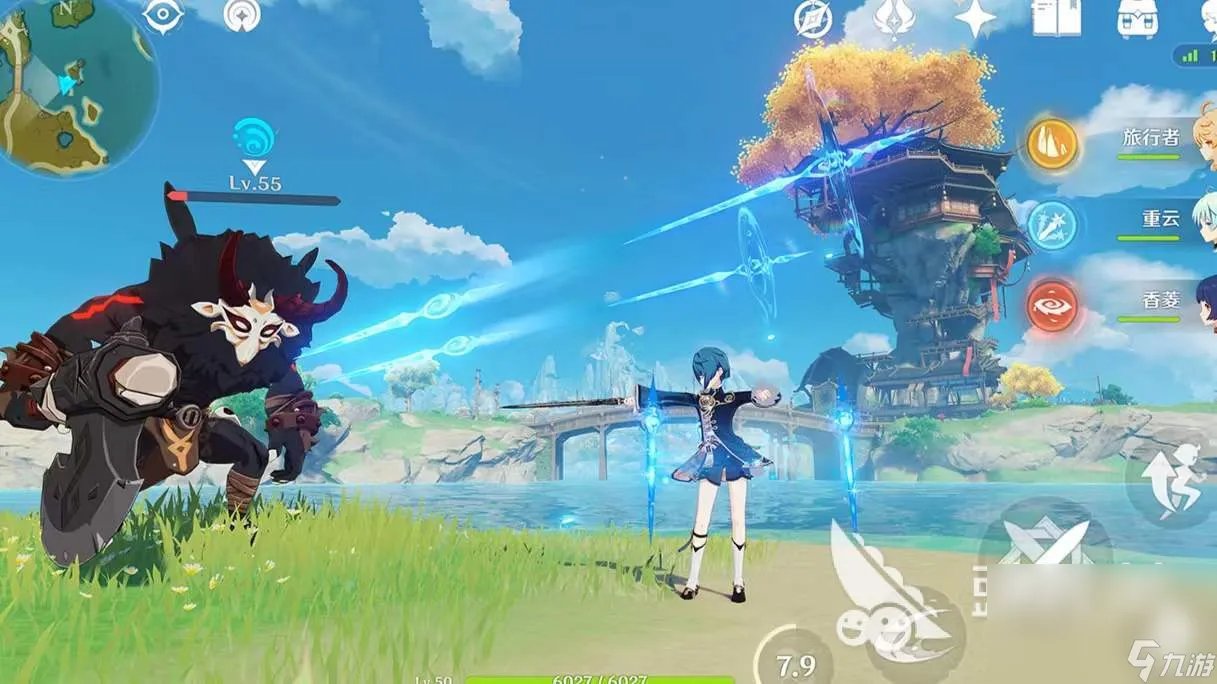Tap the skill button showing 7.9 cooldown
The height and width of the screenshot is (684, 1217).
[795, 662]
